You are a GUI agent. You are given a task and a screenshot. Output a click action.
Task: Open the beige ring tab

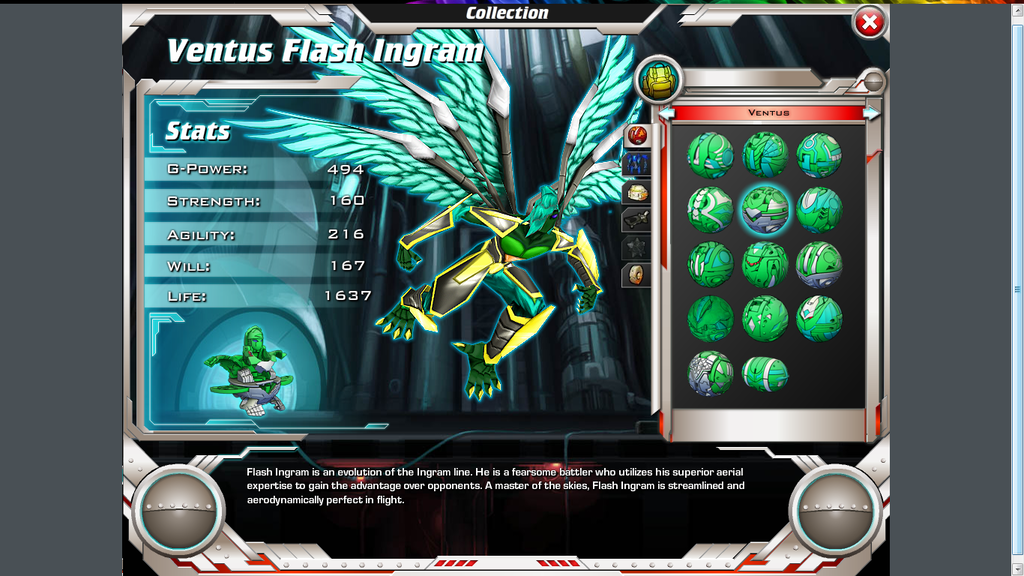tap(637, 274)
